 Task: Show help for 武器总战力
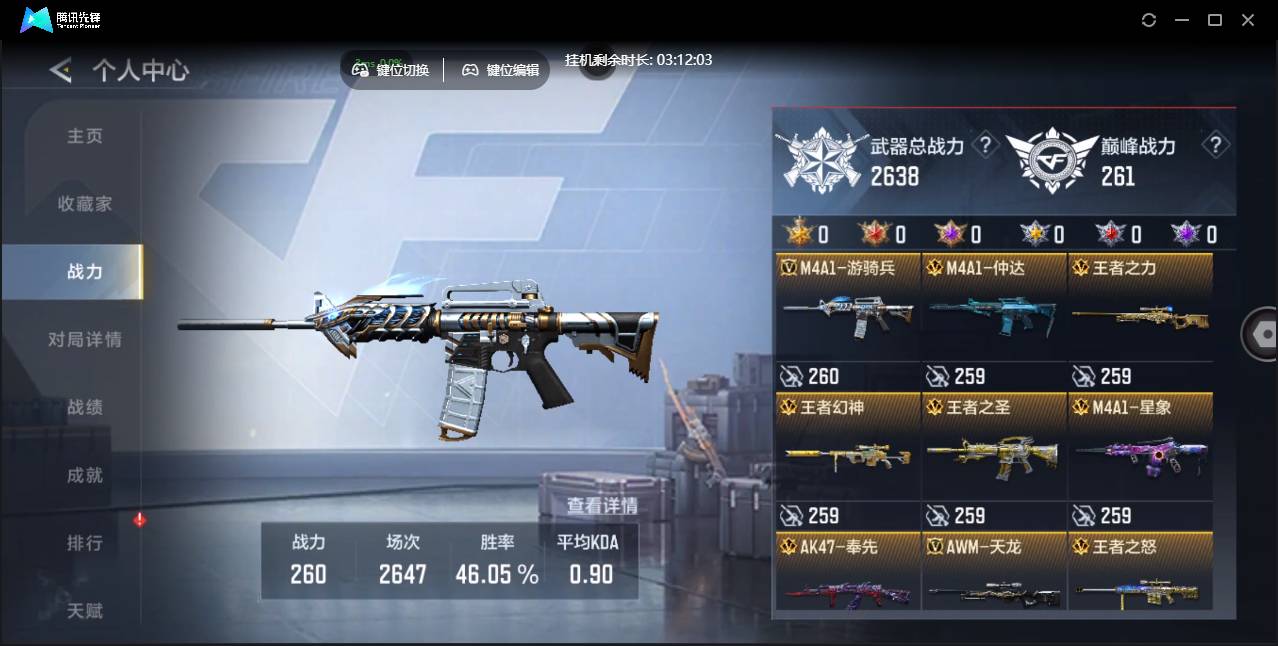[x=985, y=146]
